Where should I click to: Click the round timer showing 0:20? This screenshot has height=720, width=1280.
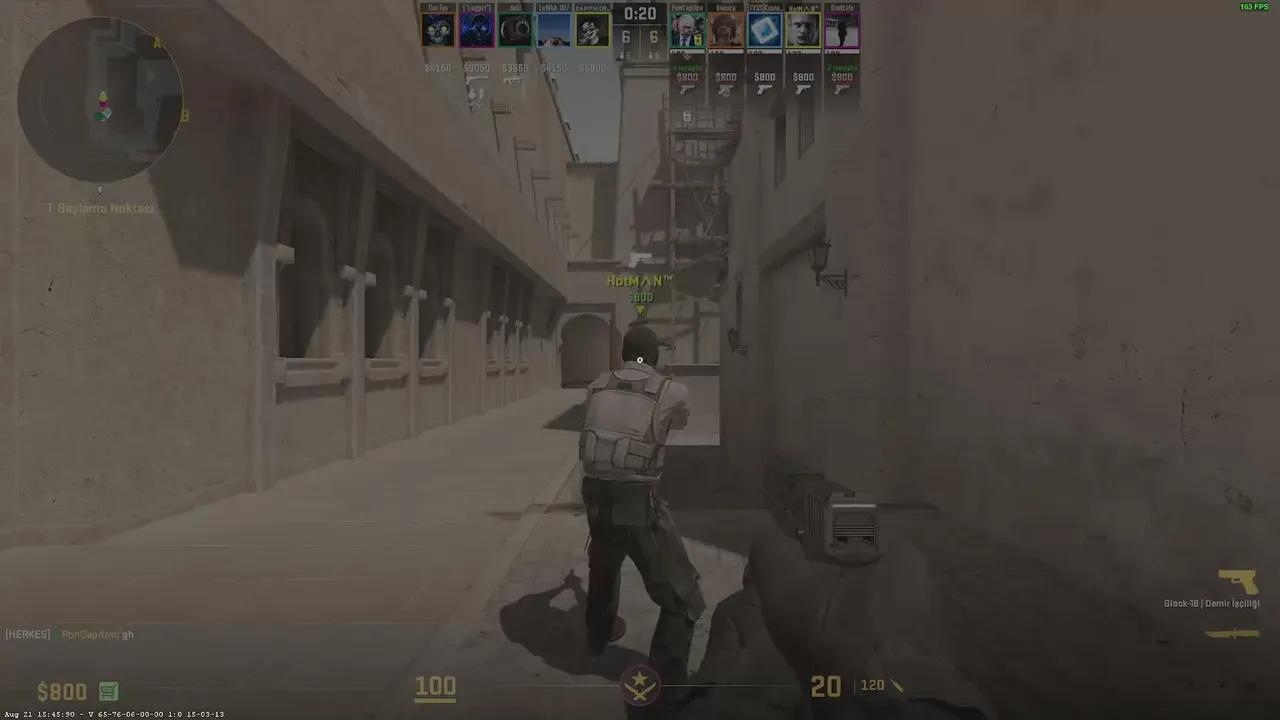click(640, 14)
